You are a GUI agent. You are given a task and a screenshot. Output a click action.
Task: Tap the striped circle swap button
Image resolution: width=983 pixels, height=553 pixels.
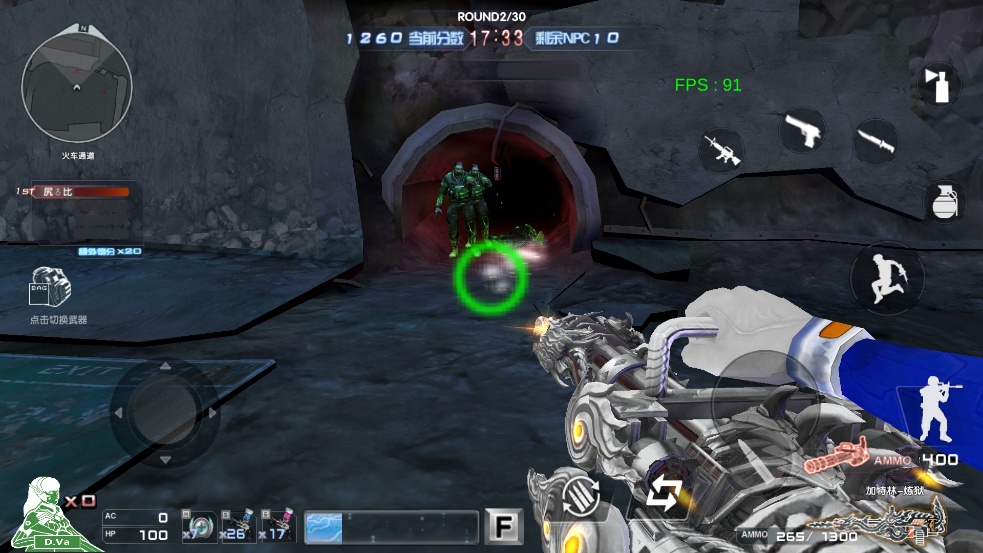pyautogui.click(x=581, y=496)
